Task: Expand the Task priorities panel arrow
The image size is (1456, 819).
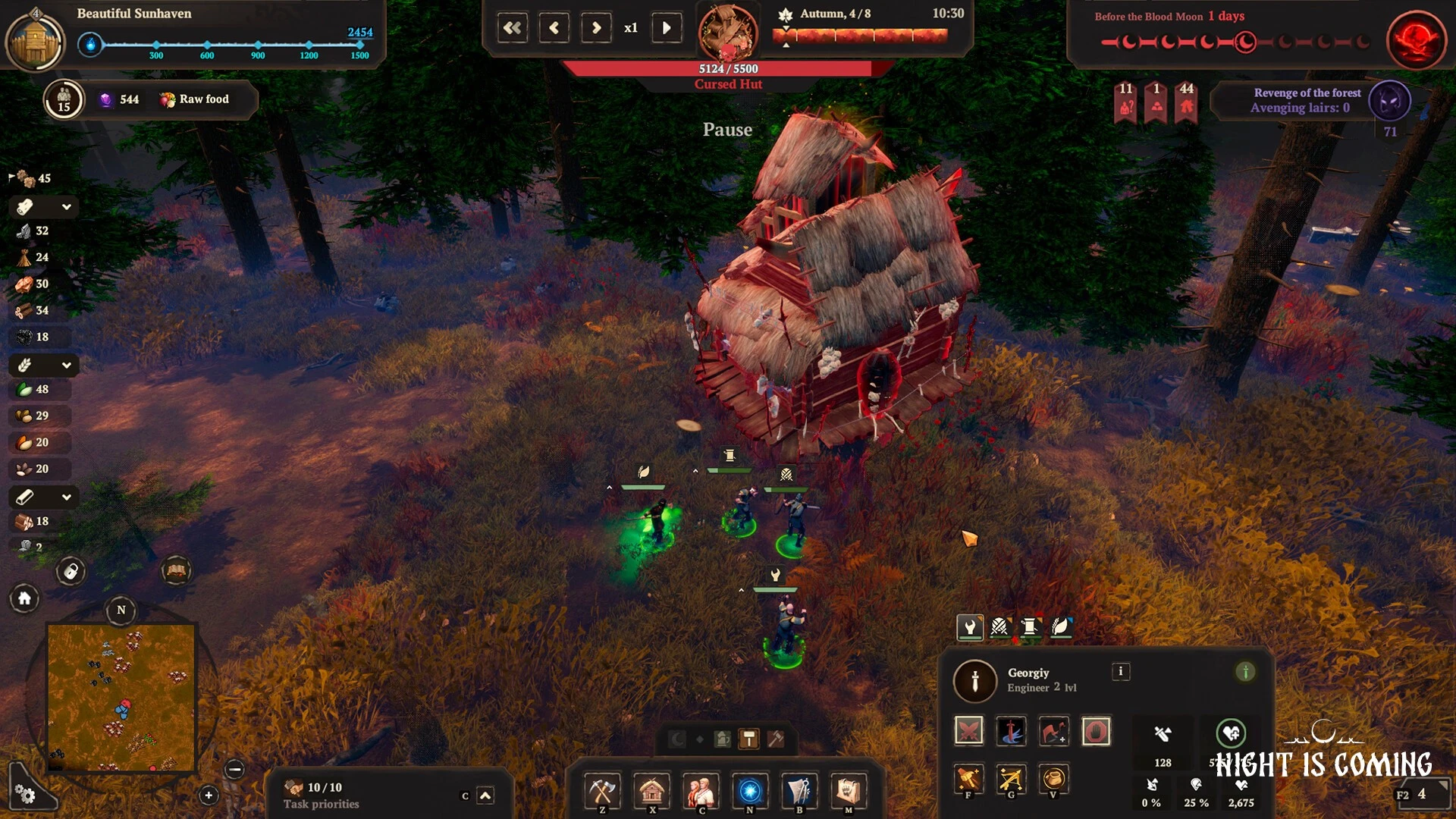Action: coord(485,795)
